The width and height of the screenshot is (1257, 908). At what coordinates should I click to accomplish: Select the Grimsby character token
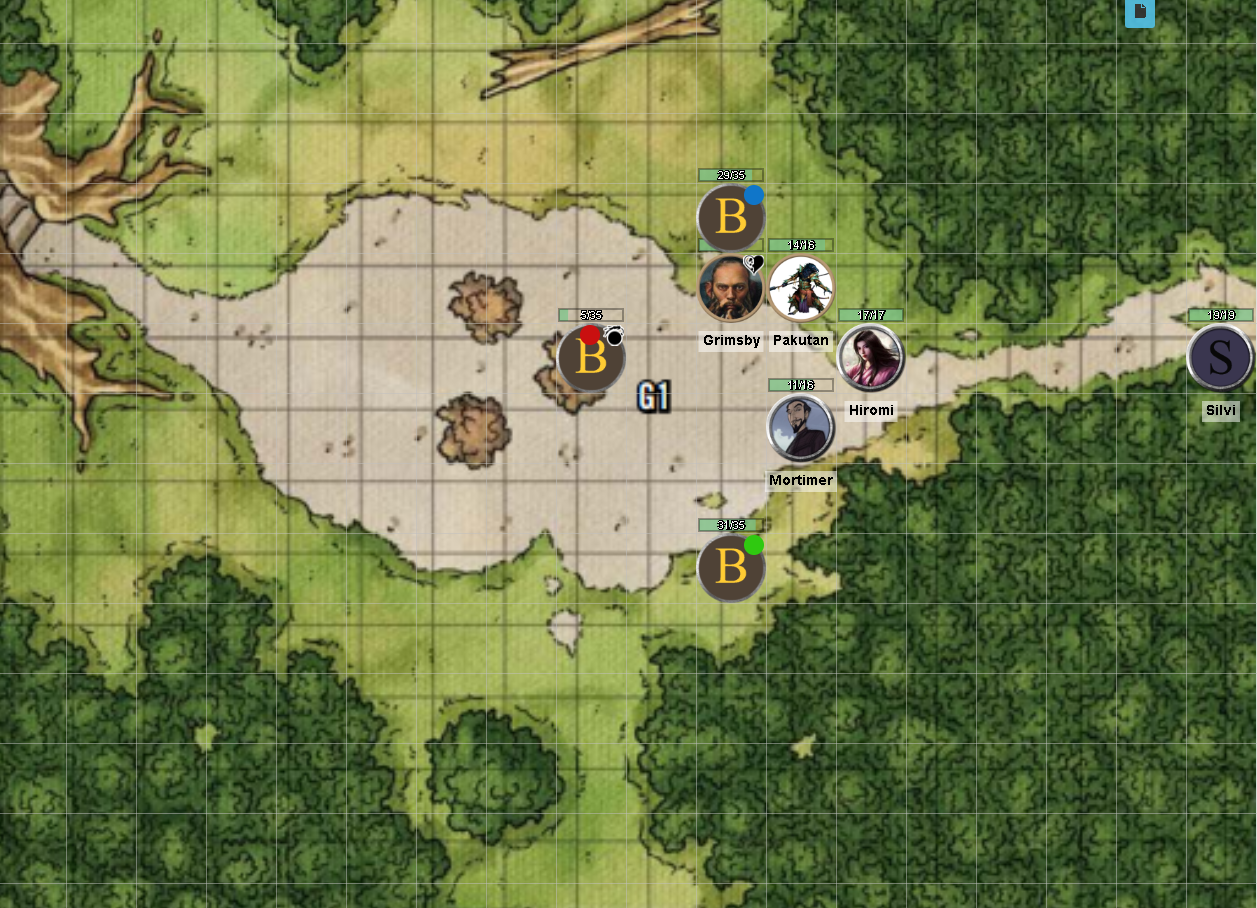(731, 289)
